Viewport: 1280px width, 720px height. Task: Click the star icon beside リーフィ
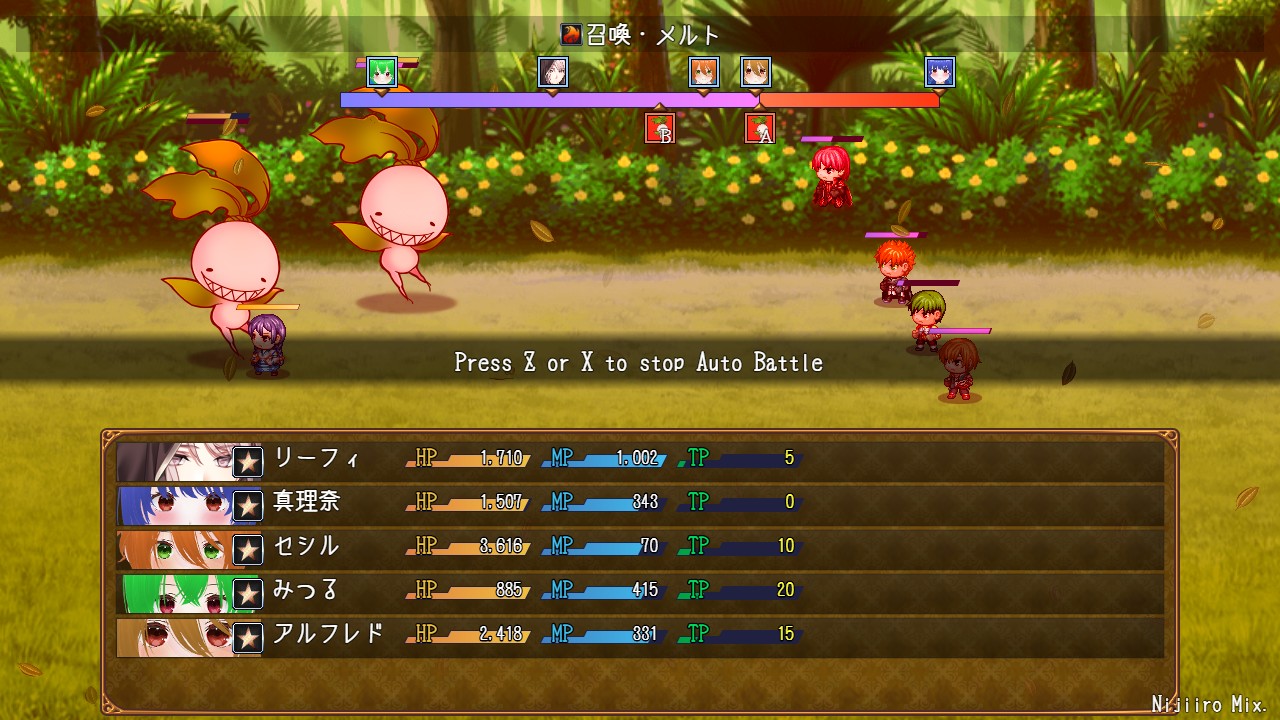(x=248, y=462)
